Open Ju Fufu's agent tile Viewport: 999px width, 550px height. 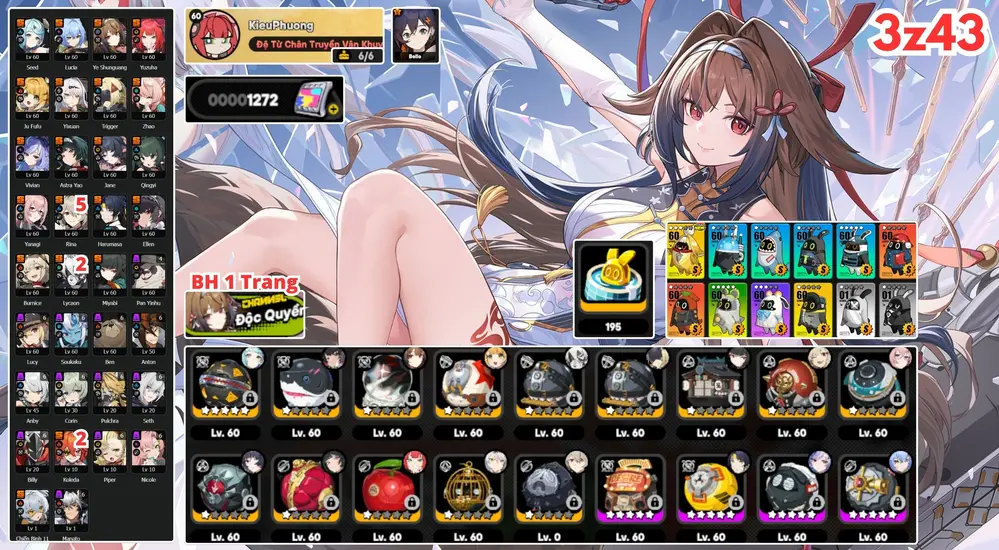tap(33, 96)
